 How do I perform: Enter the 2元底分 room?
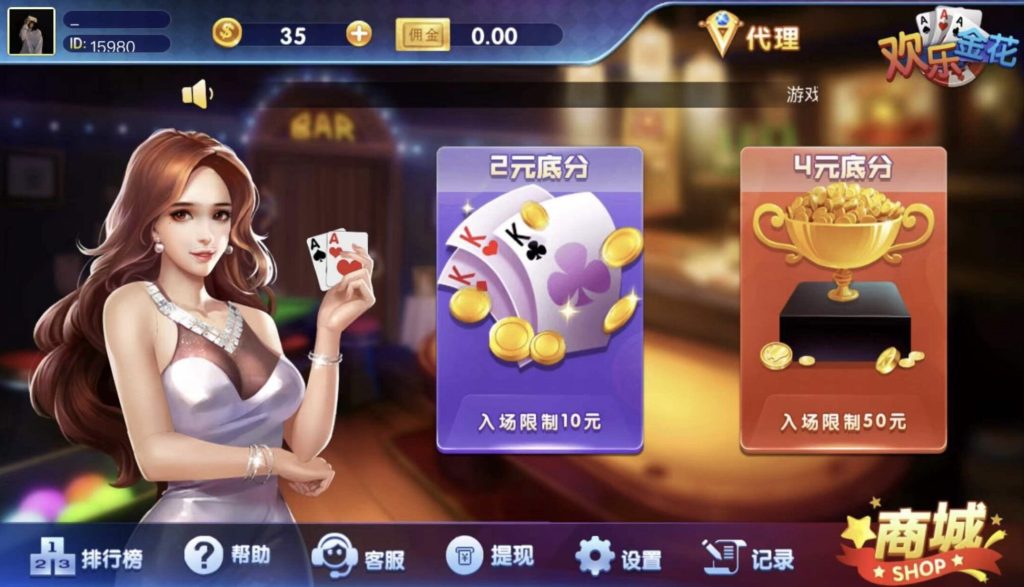pyautogui.click(x=539, y=299)
